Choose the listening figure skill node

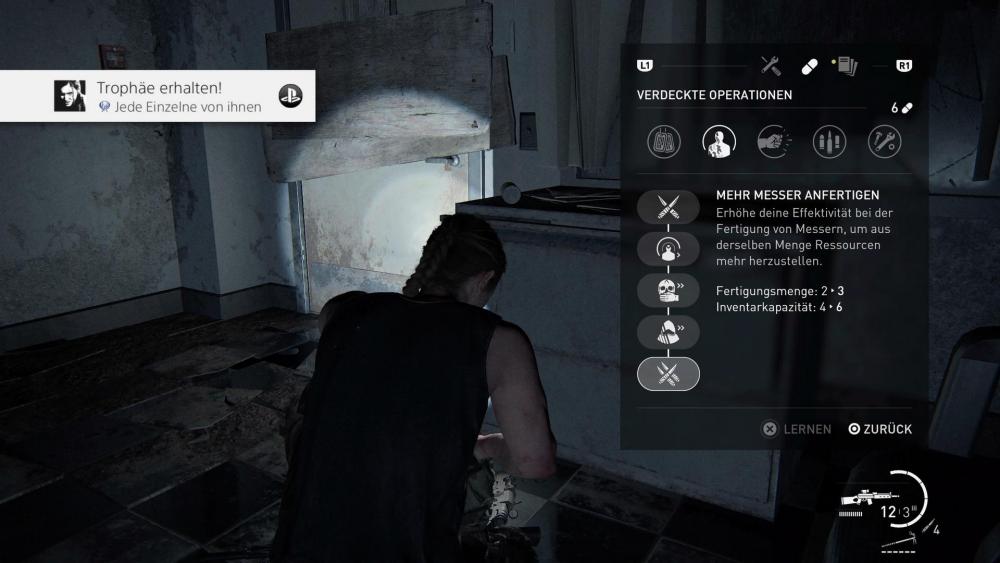668,249
